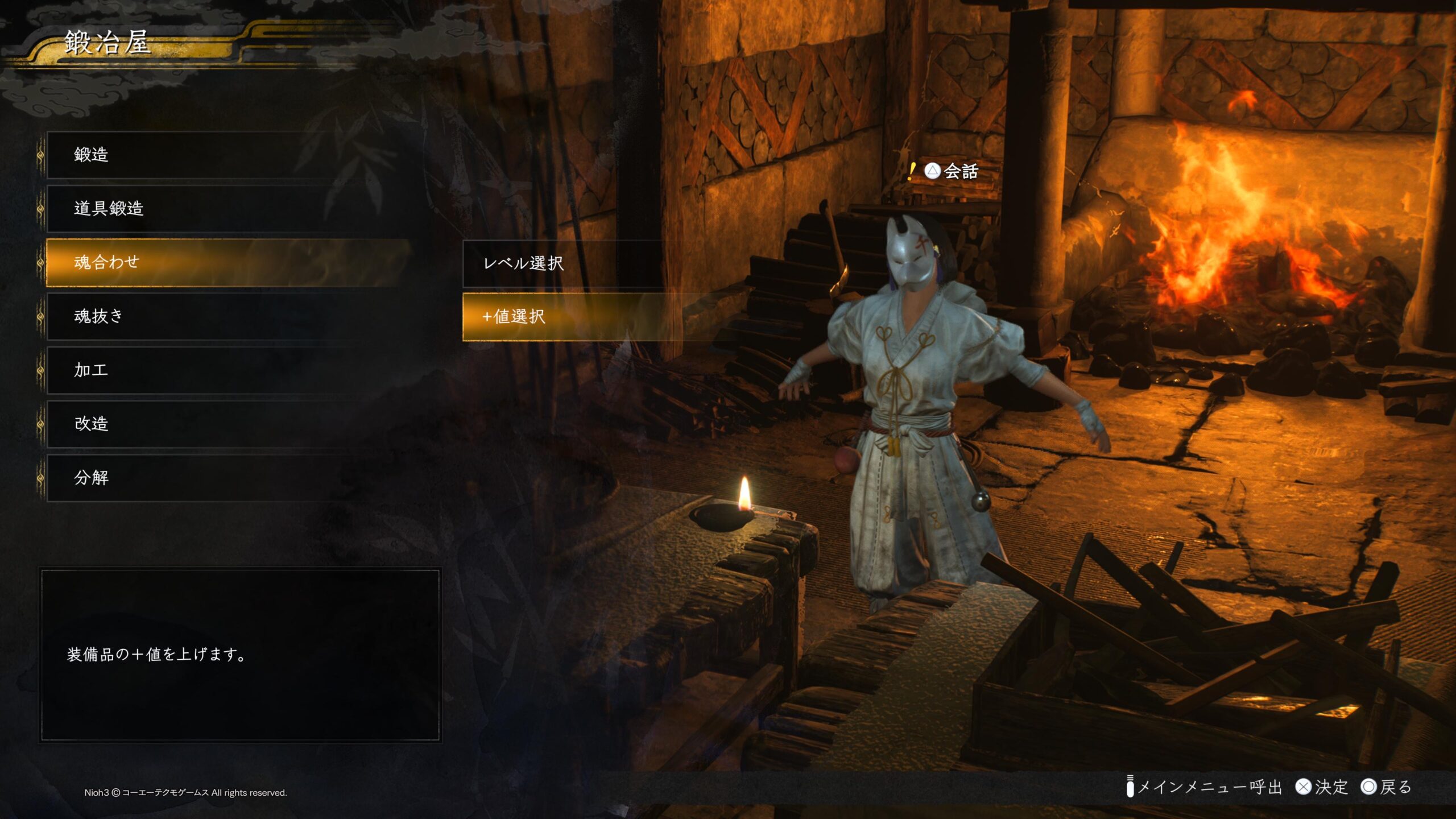The height and width of the screenshot is (819, 1456).
Task: Open the 魂抜き menu entry
Action: pos(227,316)
